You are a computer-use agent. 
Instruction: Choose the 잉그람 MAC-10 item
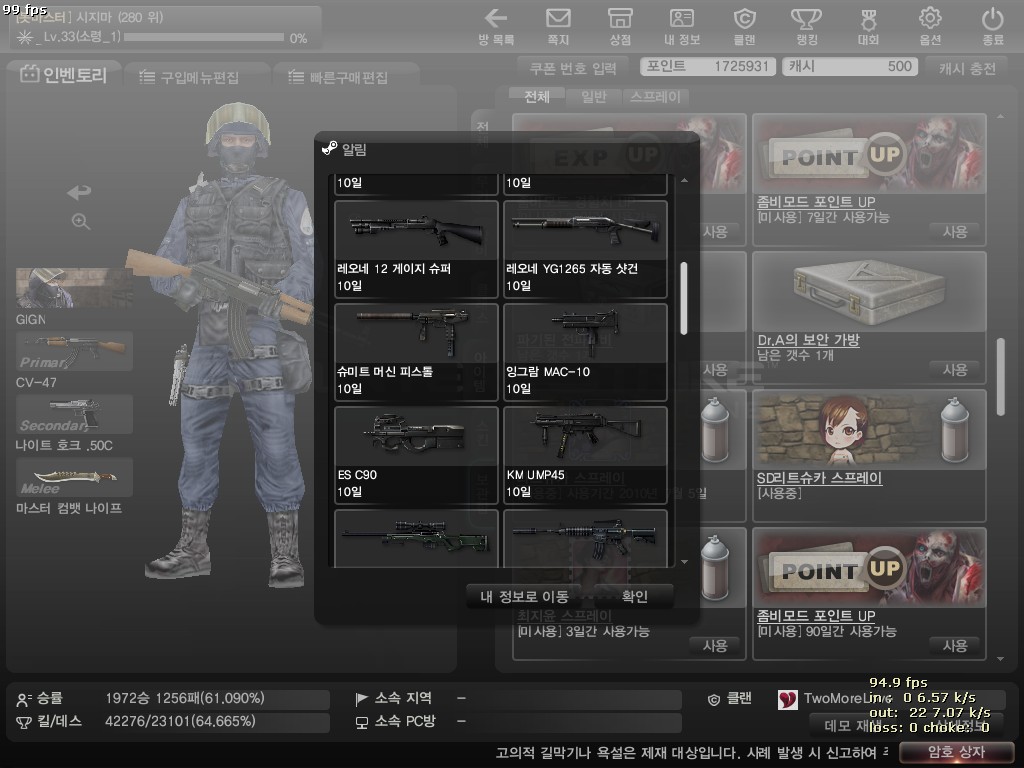(585, 352)
